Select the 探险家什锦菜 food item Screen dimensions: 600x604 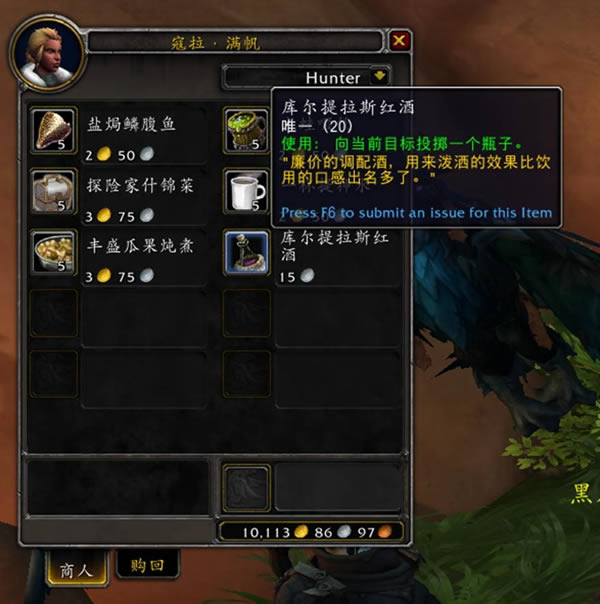(54, 191)
